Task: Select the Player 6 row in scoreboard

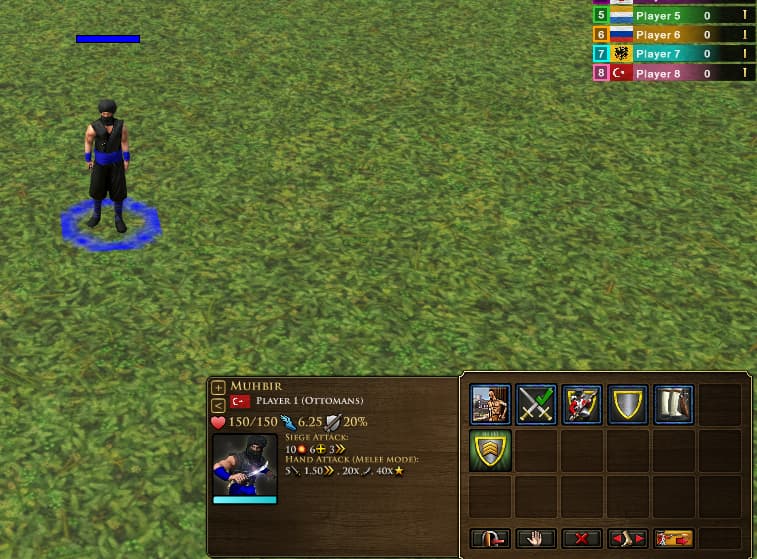Action: (674, 35)
